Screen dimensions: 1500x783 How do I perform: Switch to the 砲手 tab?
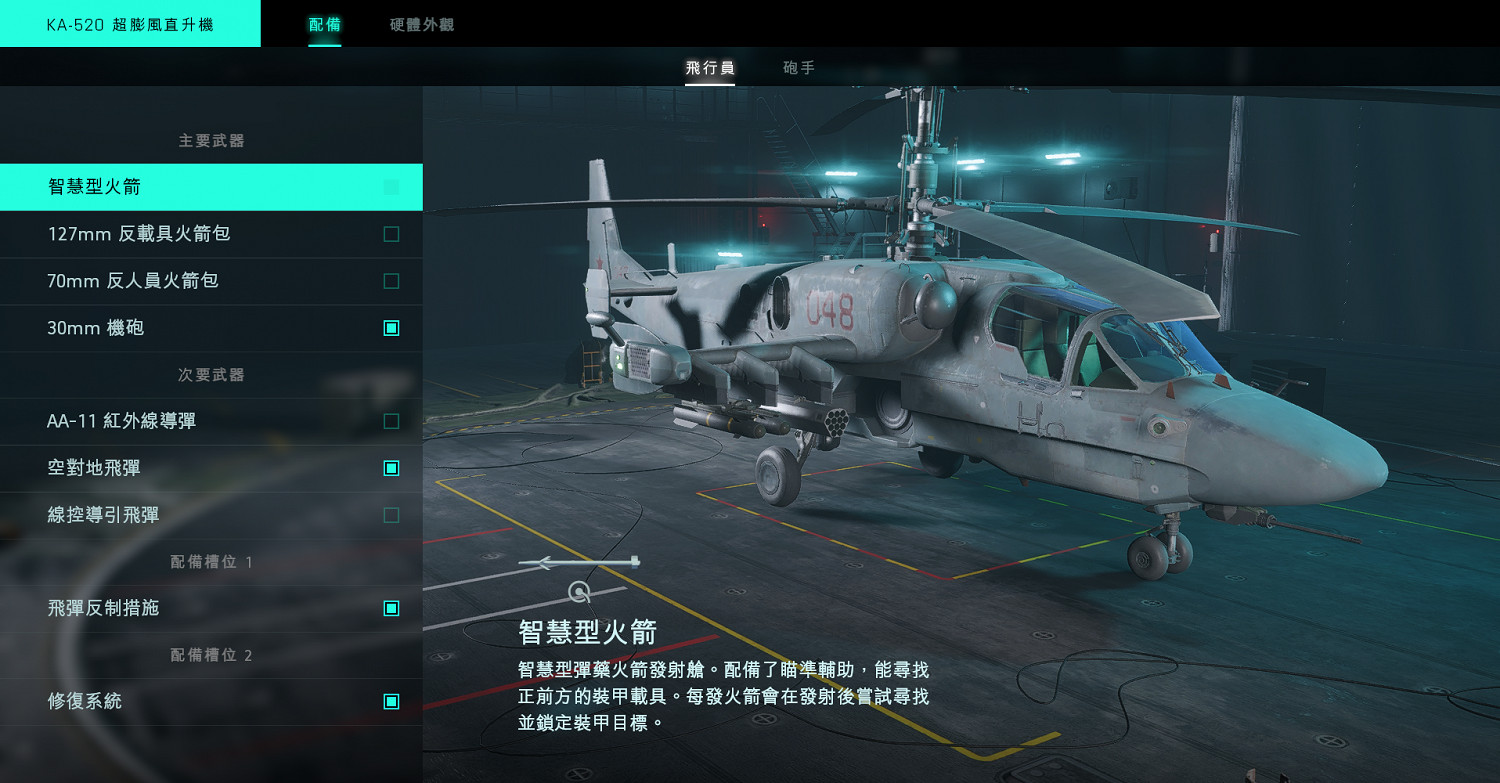pos(797,68)
